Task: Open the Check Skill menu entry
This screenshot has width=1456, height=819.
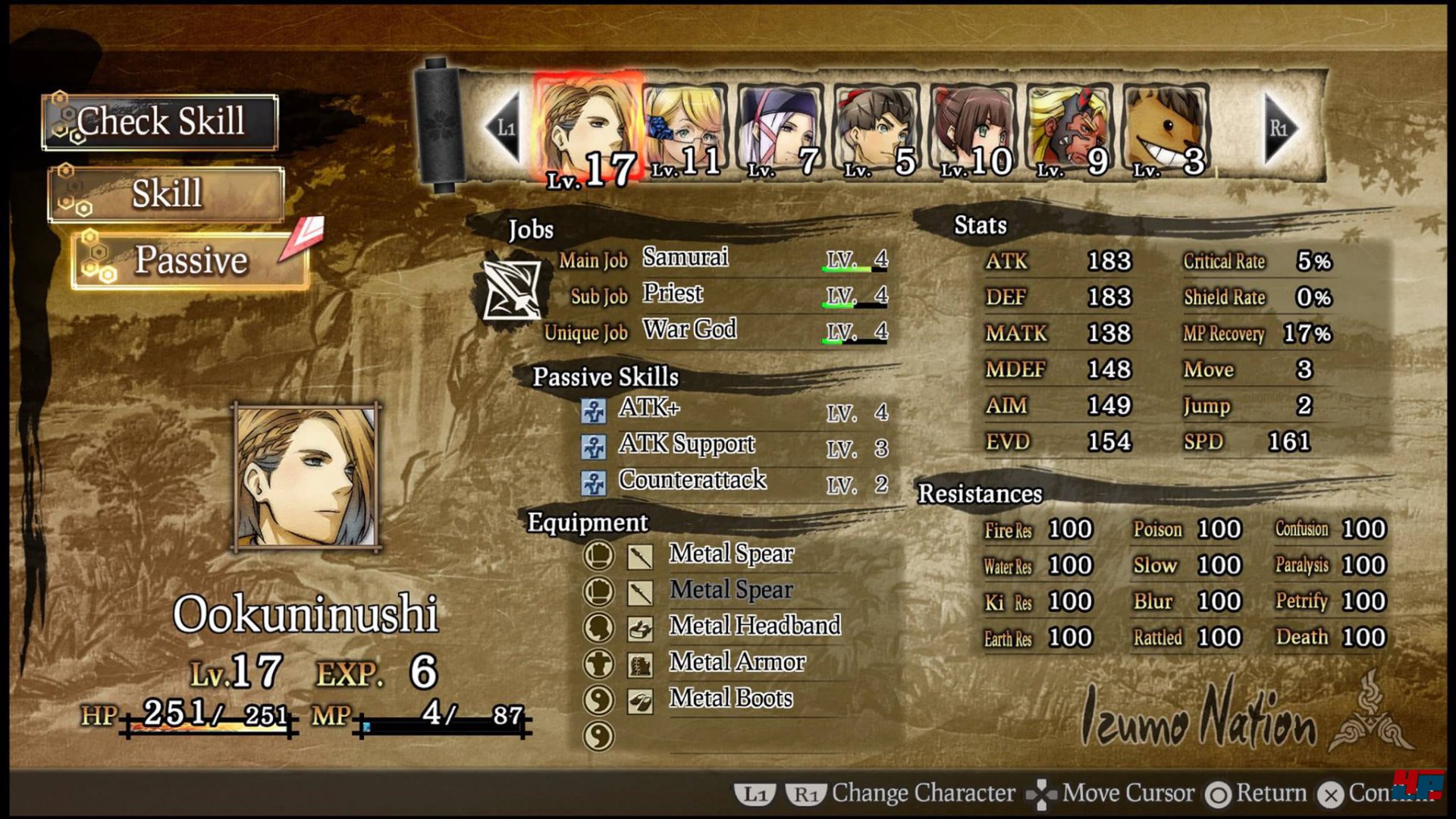Action: pyautogui.click(x=160, y=122)
